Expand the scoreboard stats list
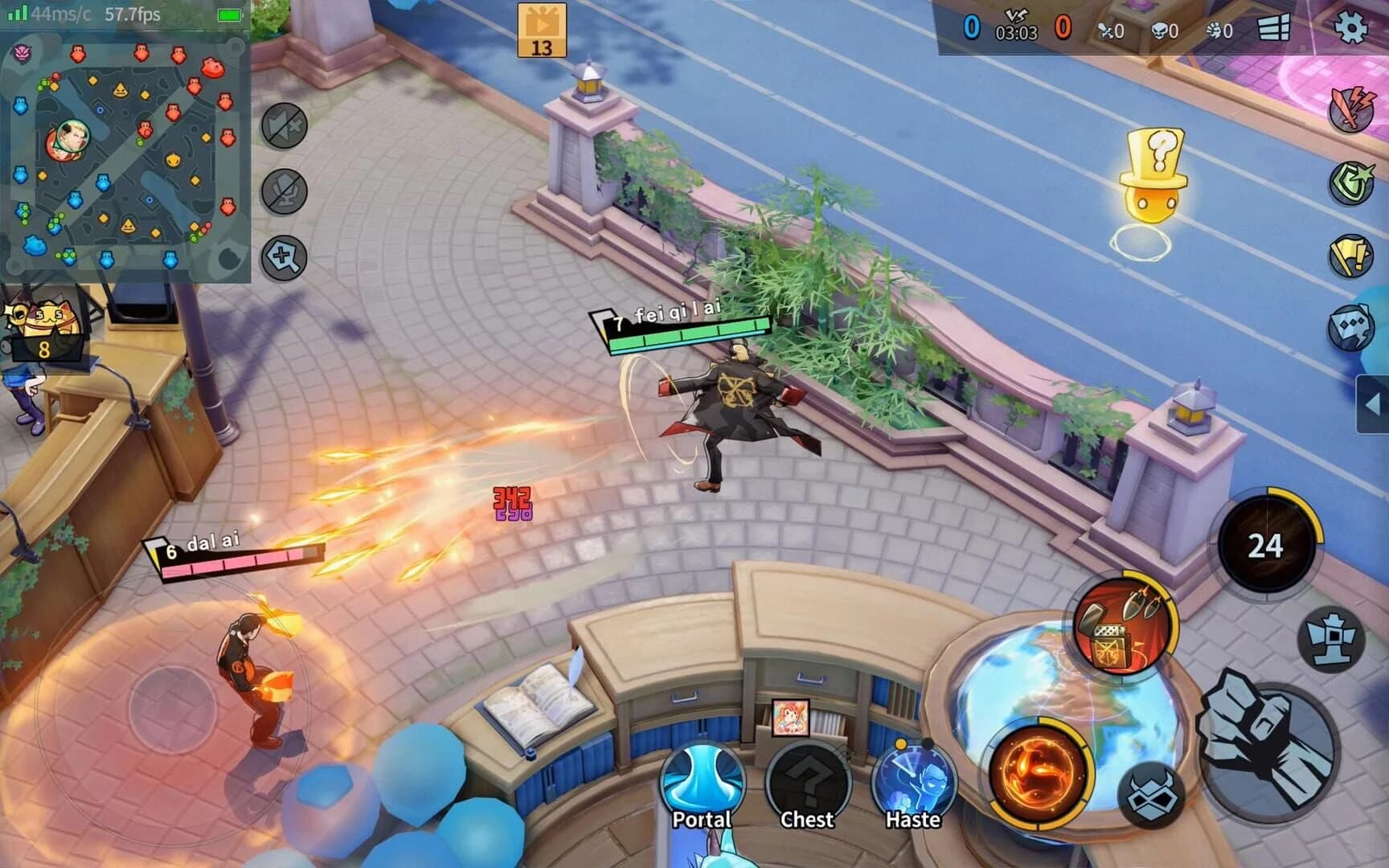Image resolution: width=1389 pixels, height=868 pixels. pos(1274,31)
